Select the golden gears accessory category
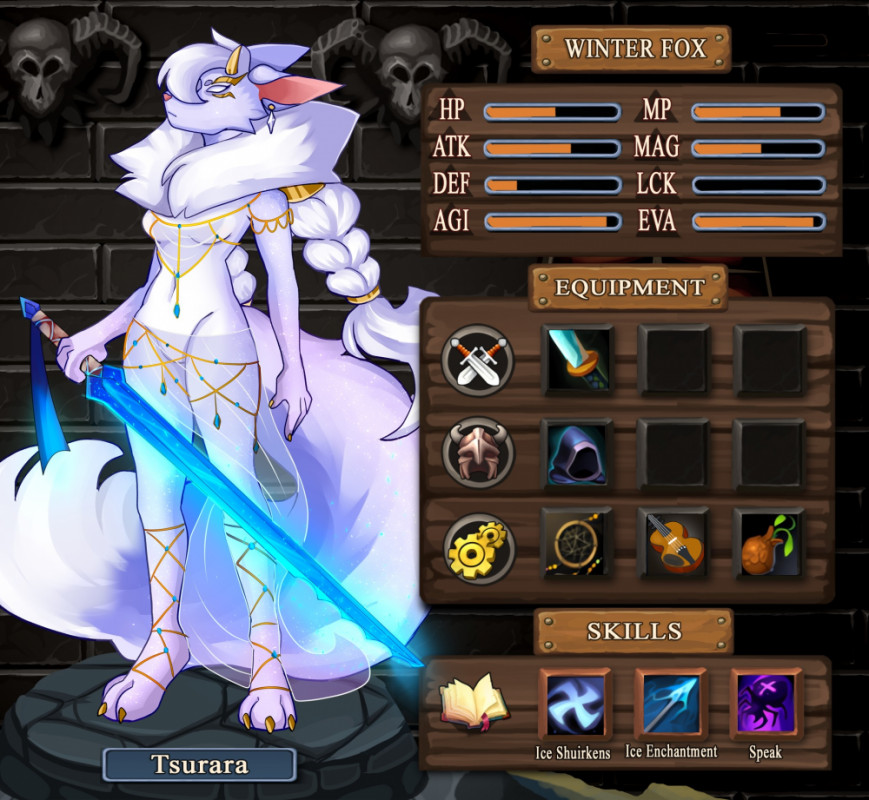 (x=478, y=546)
